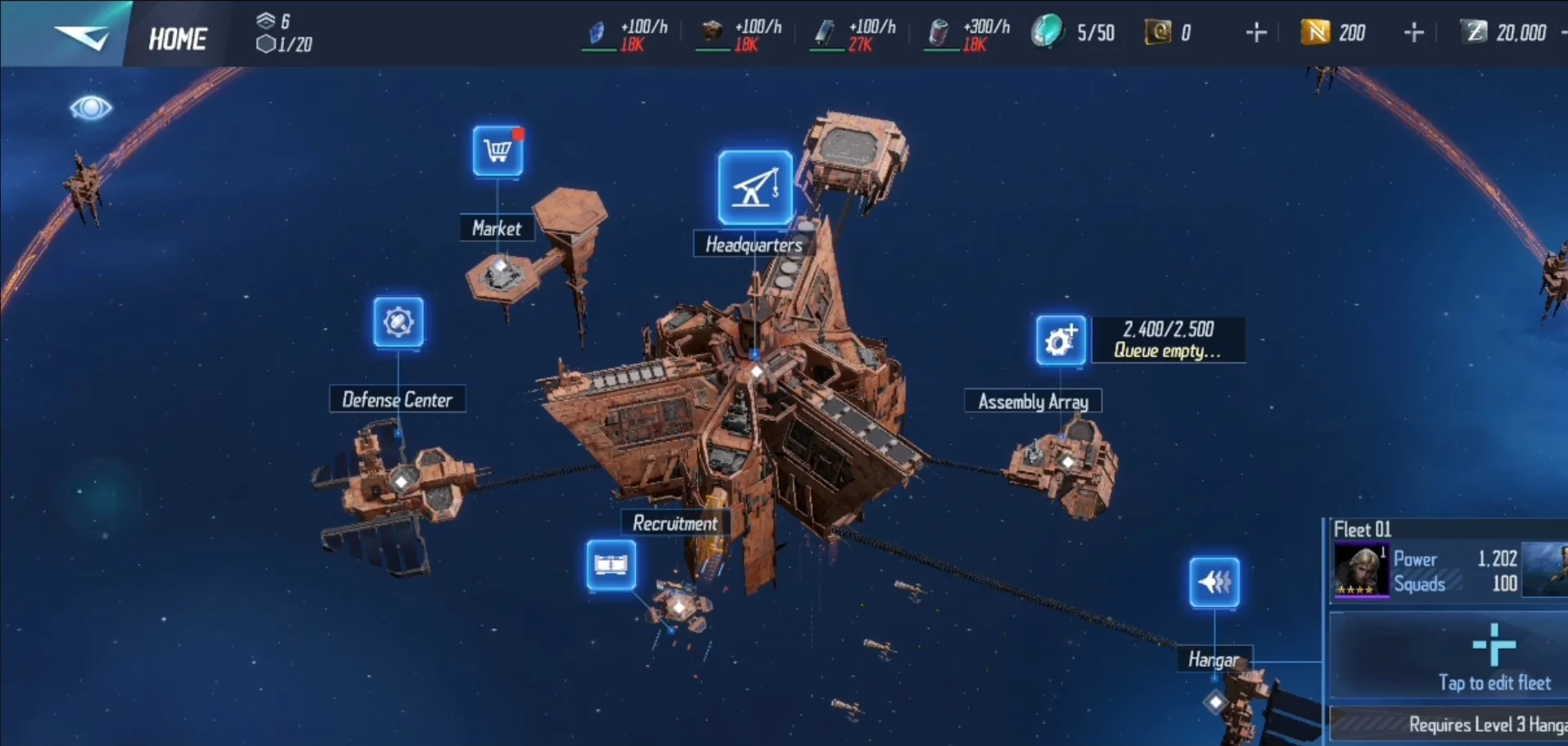Open the Assembly Array gear icon
Viewport: 1568px width, 746px height.
1061,339
